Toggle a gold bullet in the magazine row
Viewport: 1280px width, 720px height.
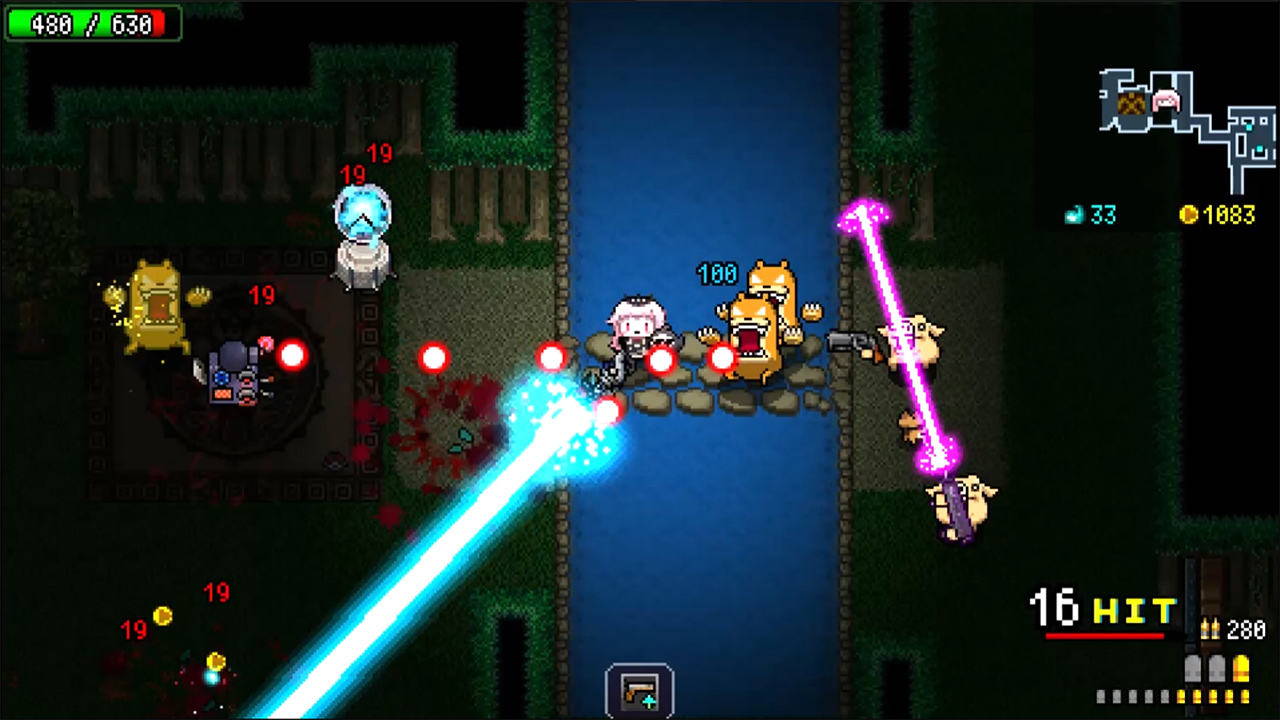[1210, 696]
